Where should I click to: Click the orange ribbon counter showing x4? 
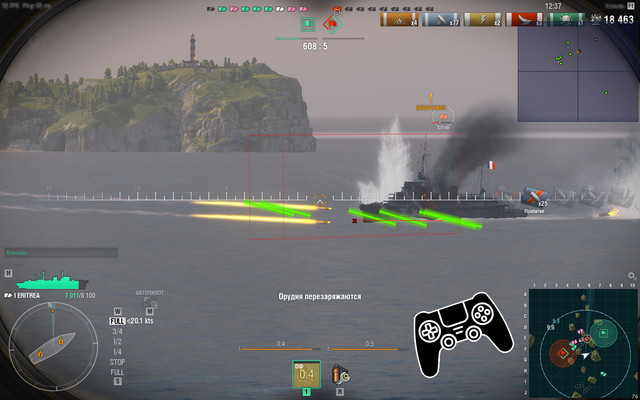click(x=399, y=19)
